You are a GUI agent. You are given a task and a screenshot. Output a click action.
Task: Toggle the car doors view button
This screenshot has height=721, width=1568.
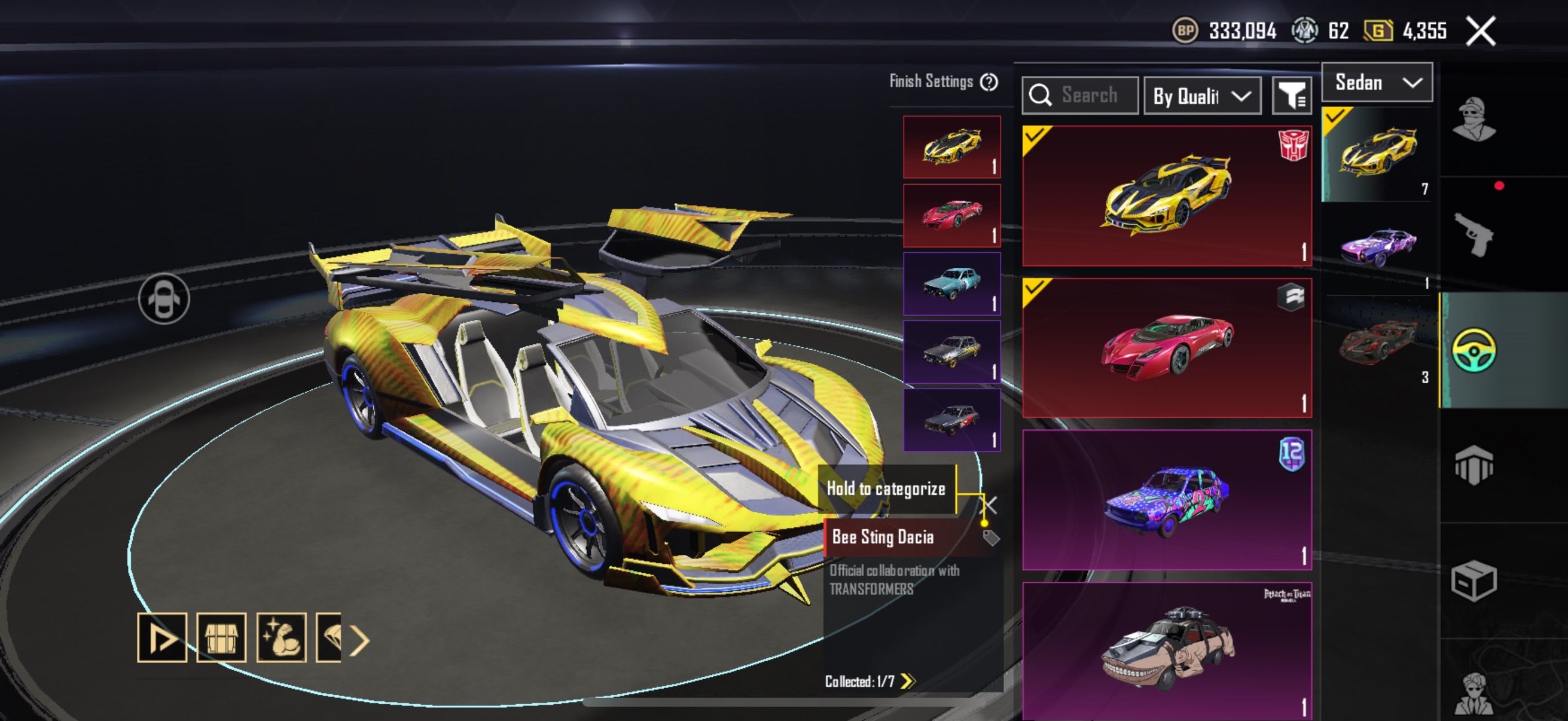click(164, 299)
